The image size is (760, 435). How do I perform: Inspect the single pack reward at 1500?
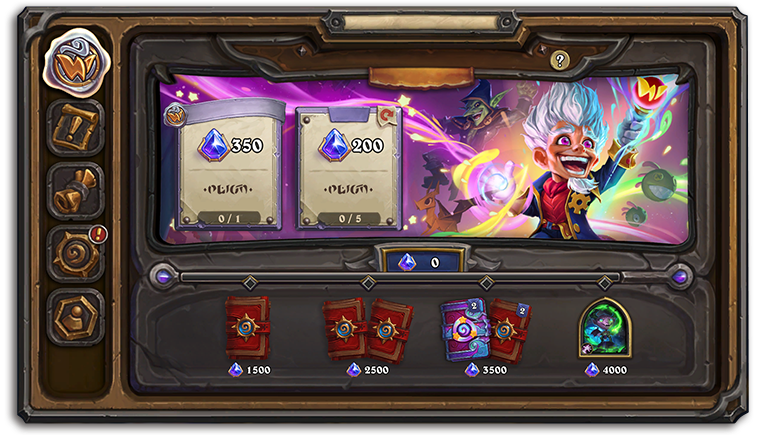246,327
